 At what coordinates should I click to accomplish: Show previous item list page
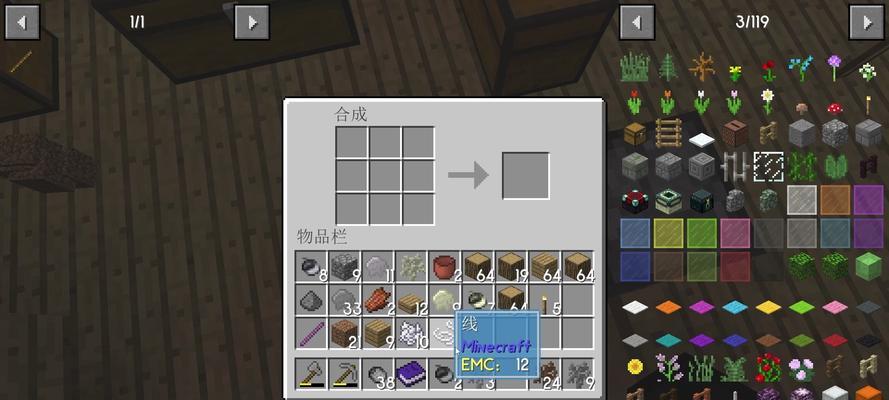pyautogui.click(x=636, y=21)
